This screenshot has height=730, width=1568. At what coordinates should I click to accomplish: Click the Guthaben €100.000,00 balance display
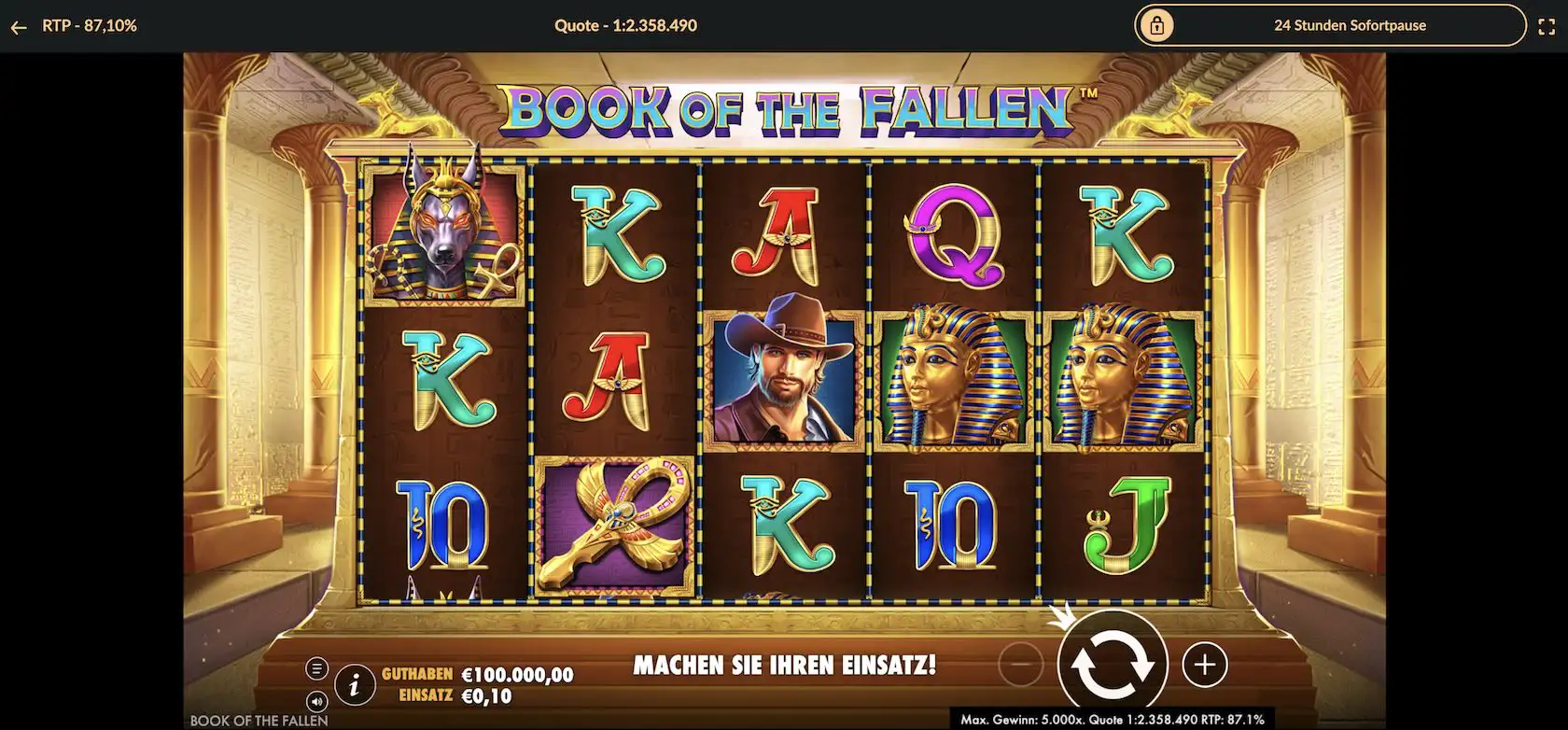(x=476, y=673)
